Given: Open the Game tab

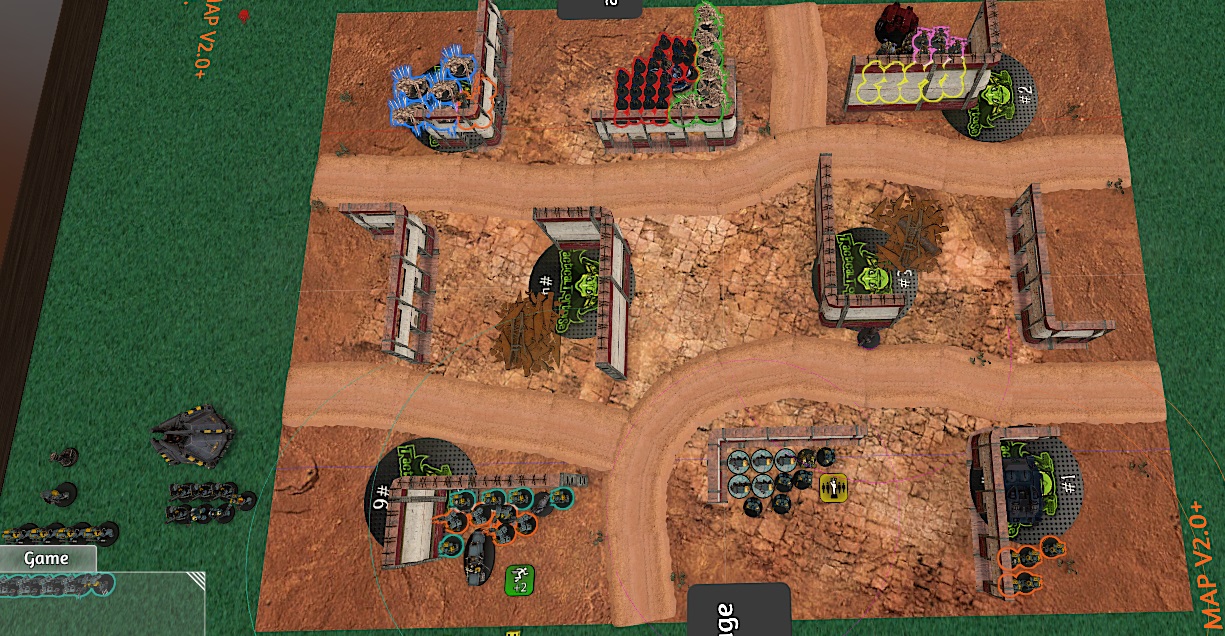Looking at the screenshot, I should (47, 559).
